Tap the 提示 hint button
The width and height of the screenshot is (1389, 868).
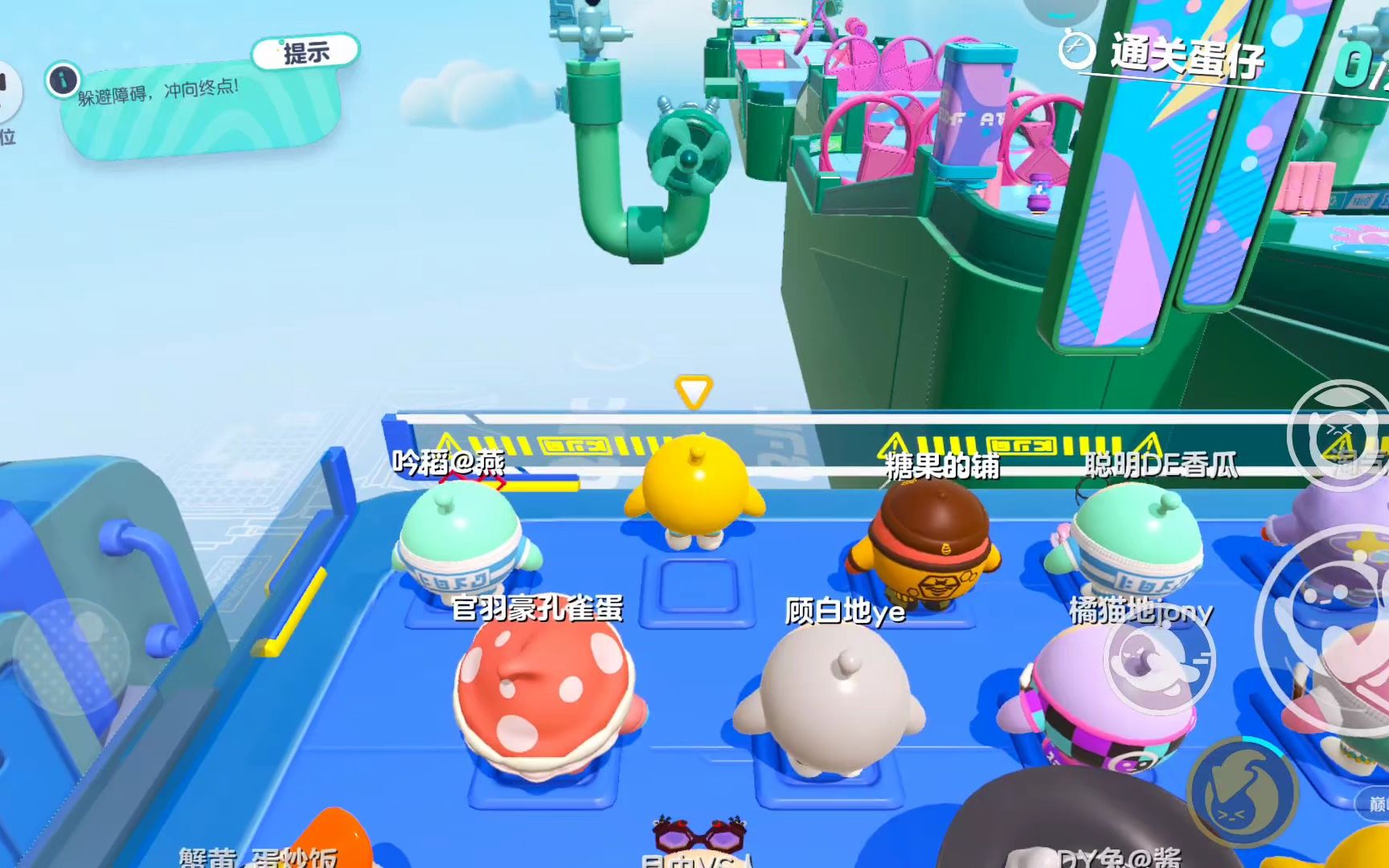[x=305, y=53]
